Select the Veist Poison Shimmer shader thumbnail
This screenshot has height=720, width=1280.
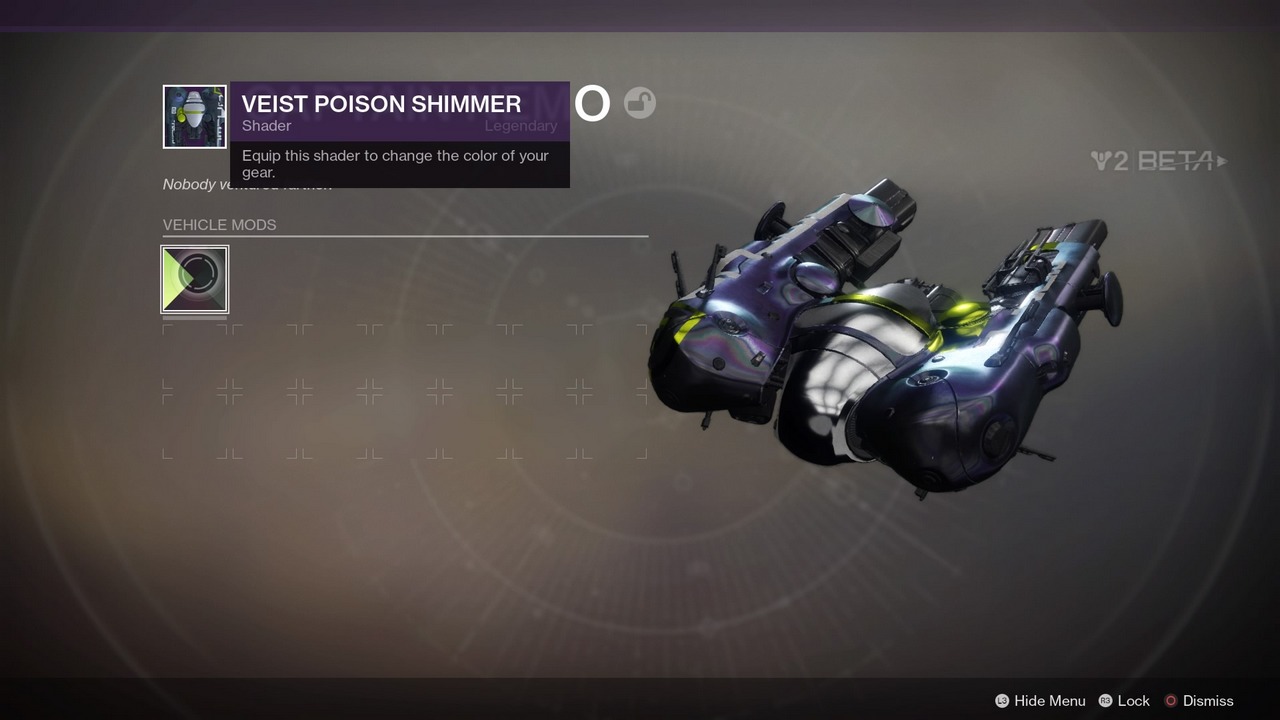tap(194, 116)
